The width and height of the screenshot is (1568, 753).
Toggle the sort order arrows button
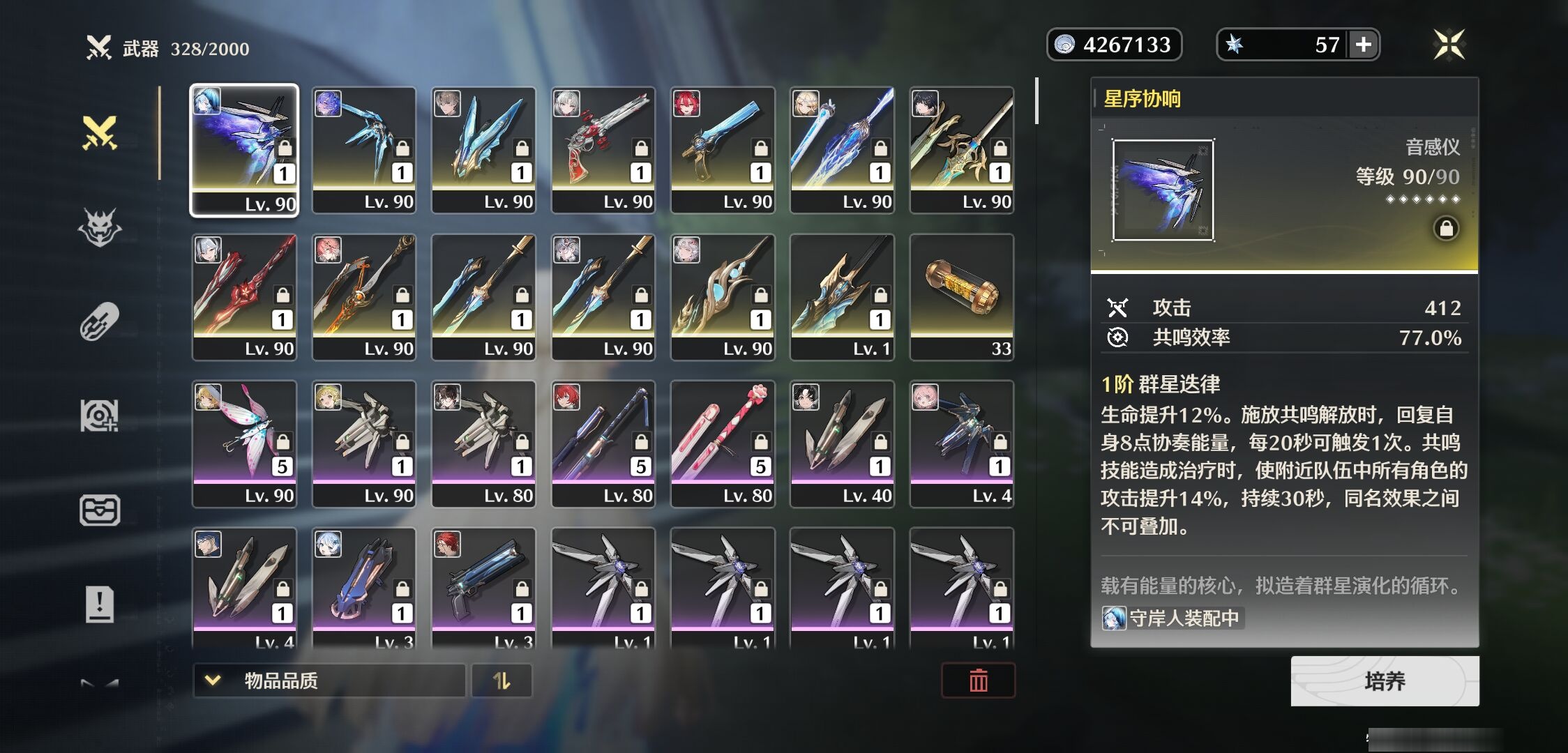(502, 680)
